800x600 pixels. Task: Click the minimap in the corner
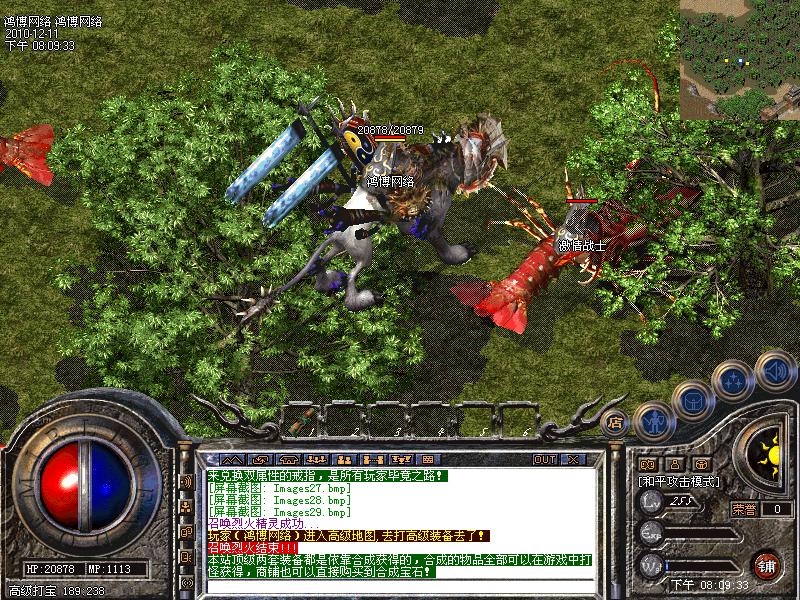(740, 60)
